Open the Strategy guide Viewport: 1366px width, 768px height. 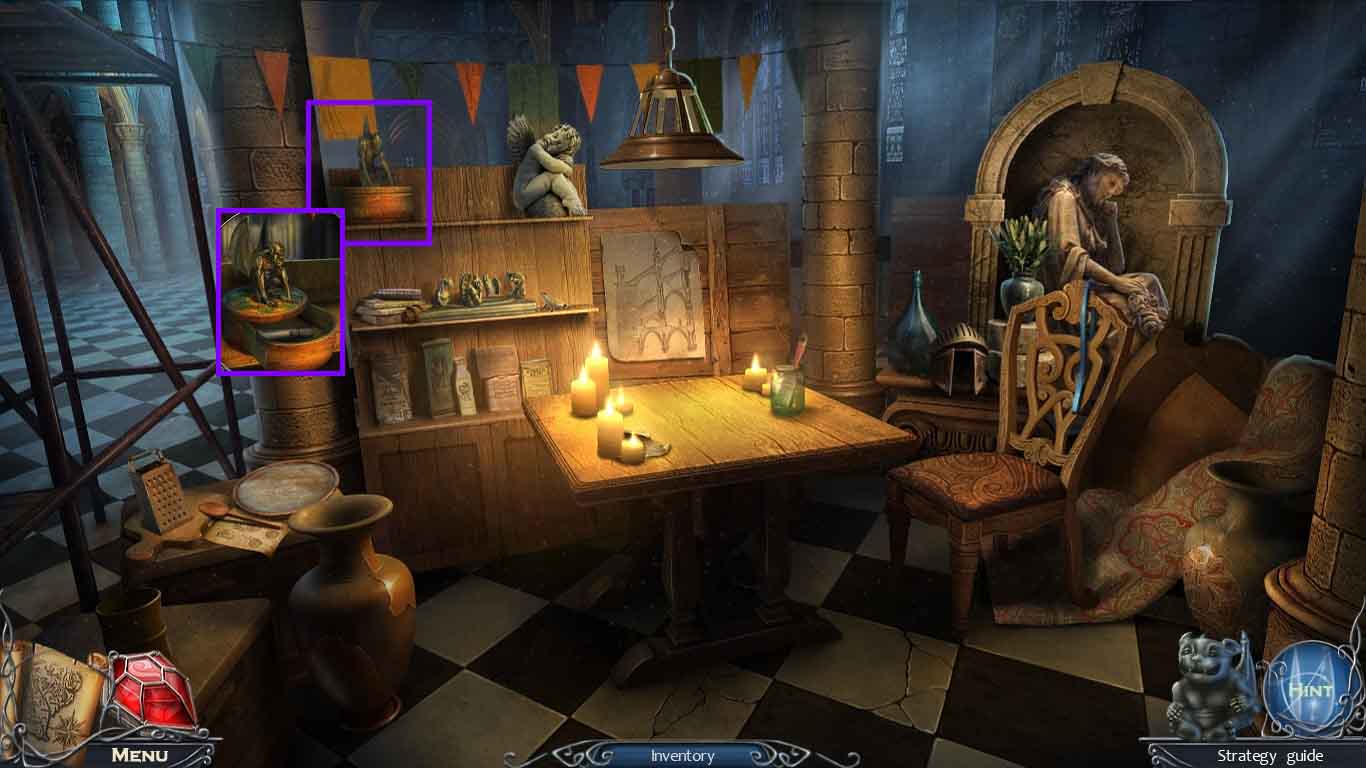(x=1269, y=755)
